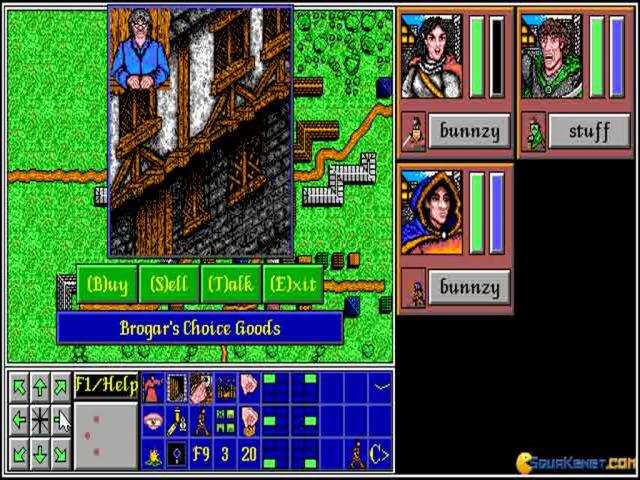
Task: Click the up-left diagonal arrow button
Action: click(x=19, y=387)
